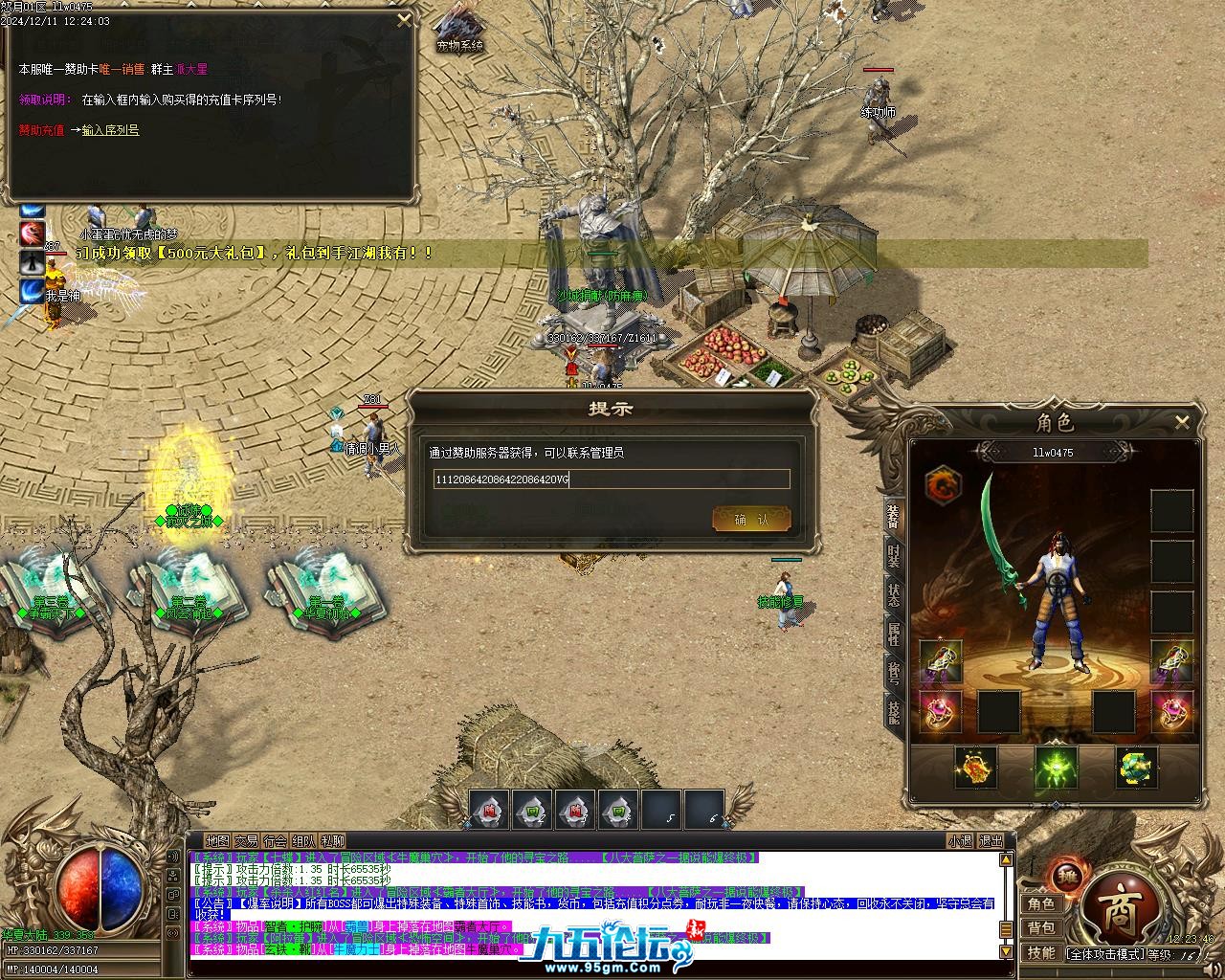Click the serial number text input field
This screenshot has width=1225, height=980.
(x=612, y=479)
